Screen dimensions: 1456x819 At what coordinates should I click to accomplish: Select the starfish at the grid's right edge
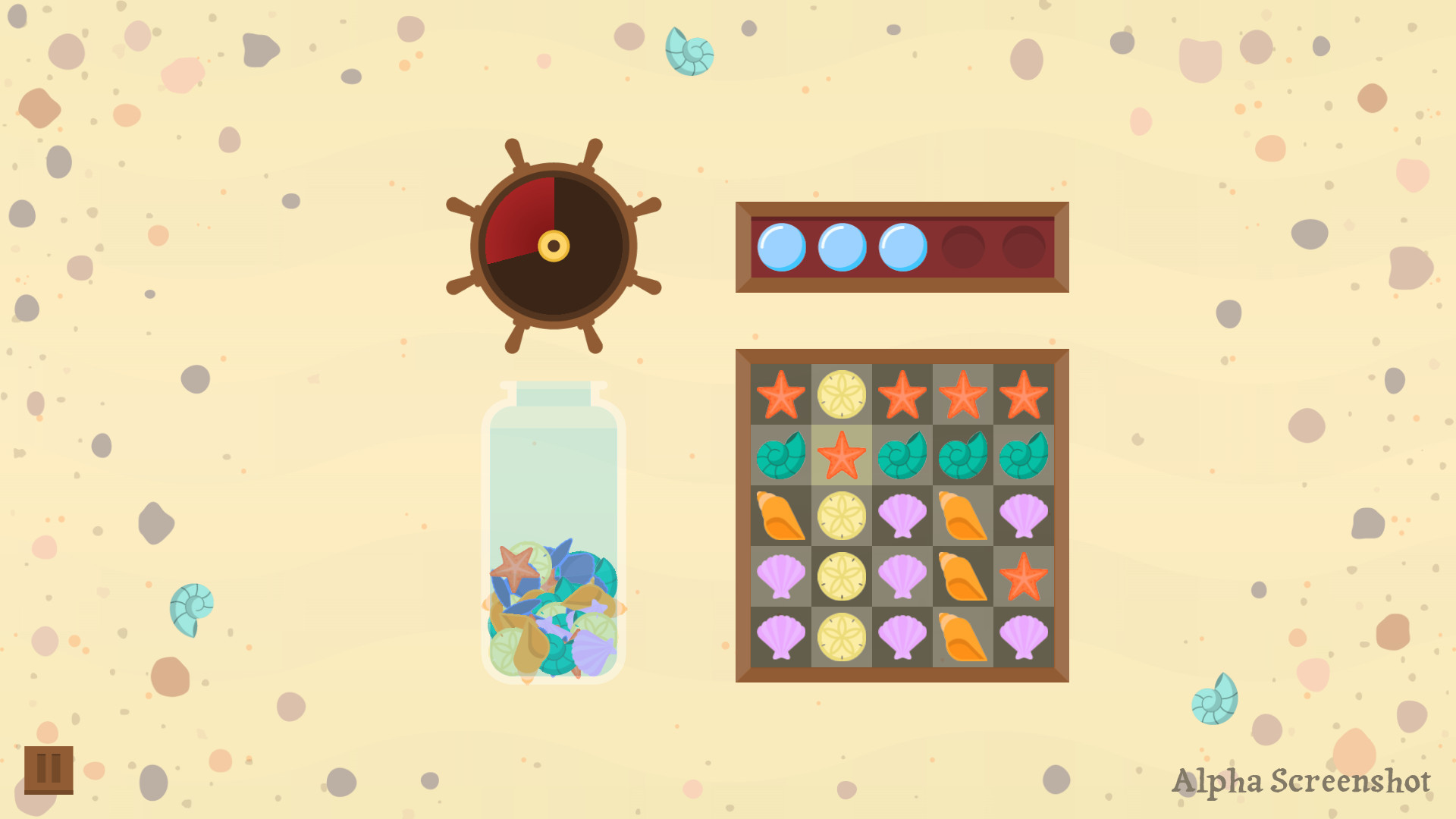(x=1025, y=577)
